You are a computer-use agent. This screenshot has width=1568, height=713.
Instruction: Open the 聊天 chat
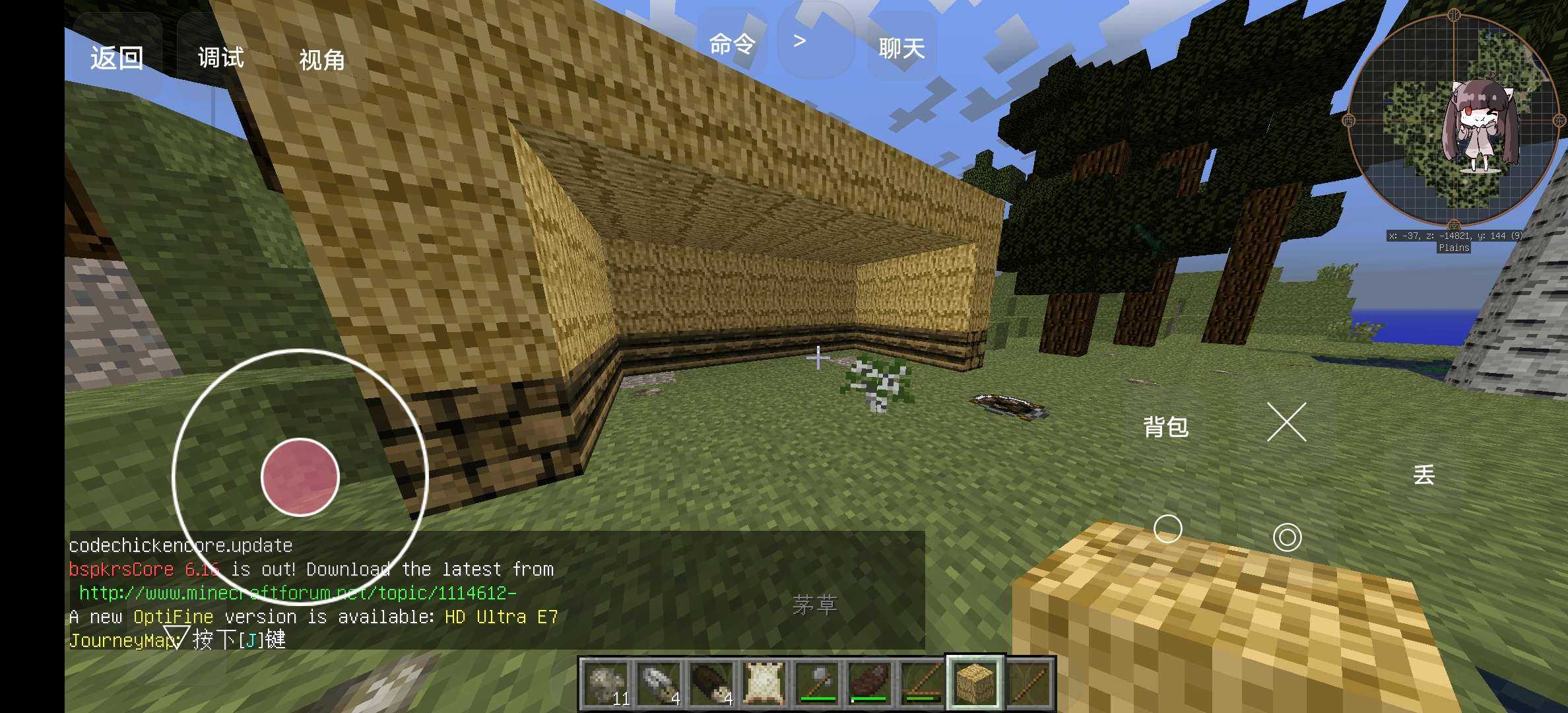point(901,48)
